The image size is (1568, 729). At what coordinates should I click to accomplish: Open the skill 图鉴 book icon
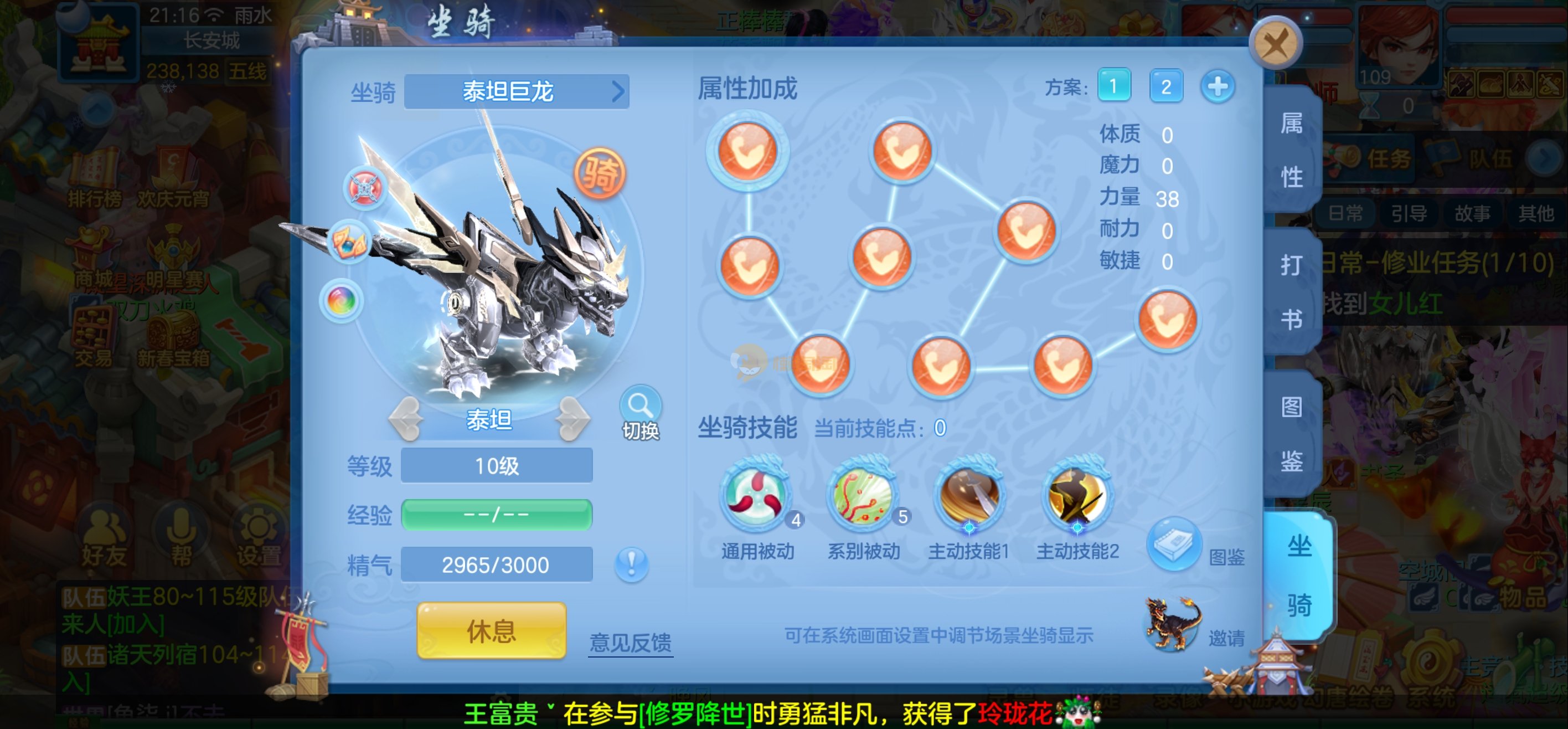click(x=1174, y=543)
